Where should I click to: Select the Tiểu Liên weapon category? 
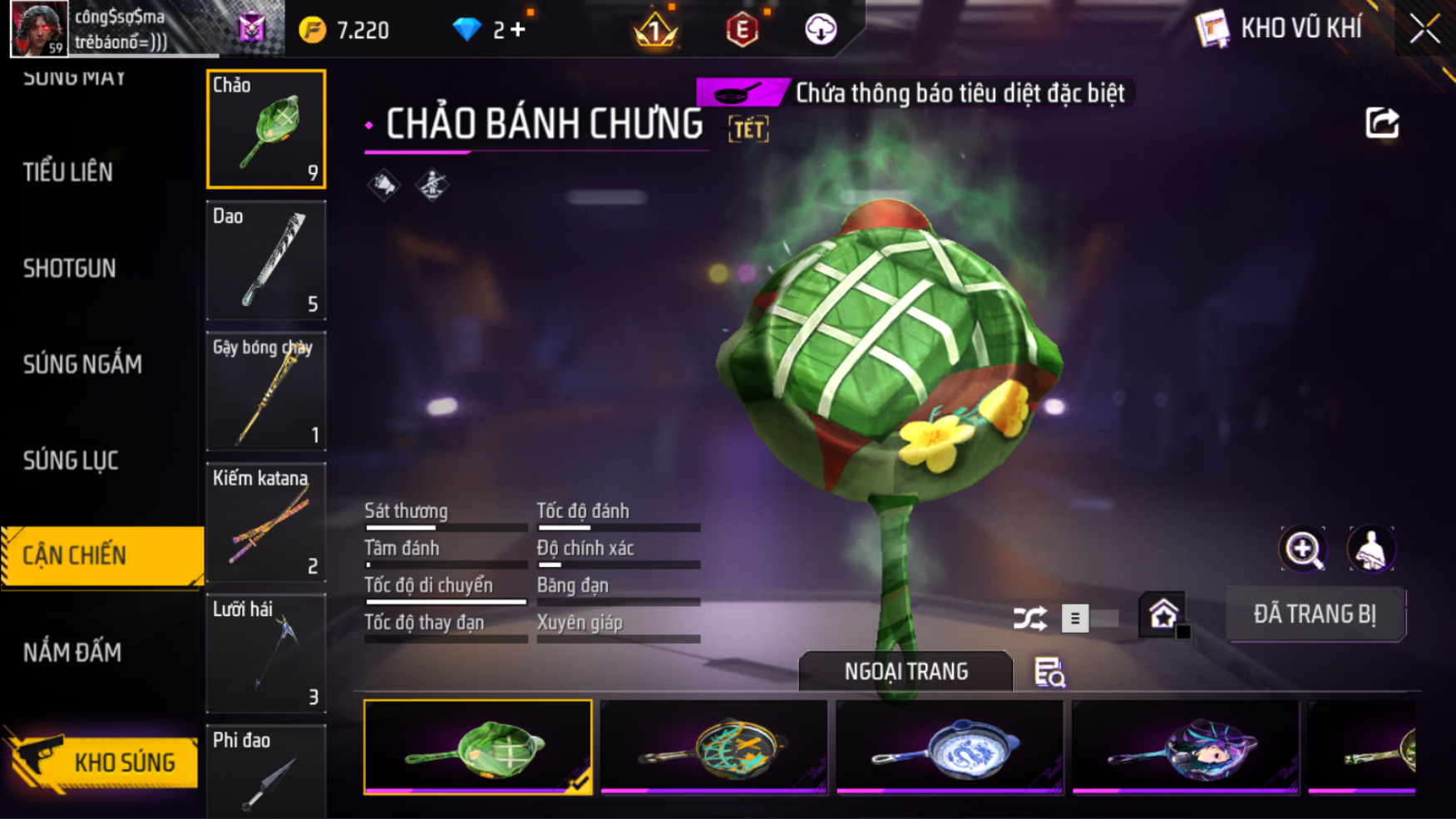68,172
